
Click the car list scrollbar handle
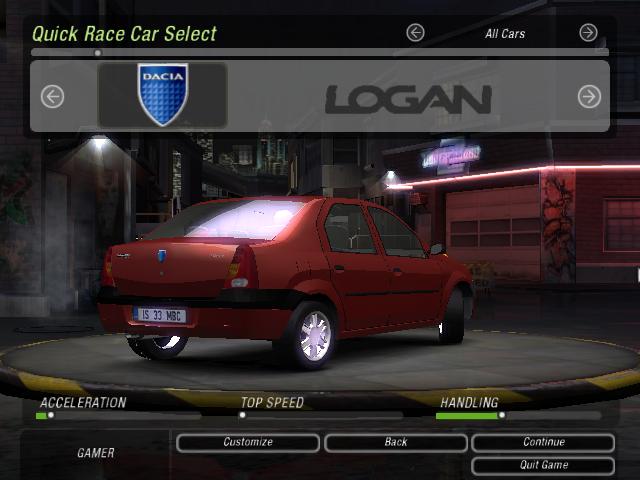(x=97, y=52)
